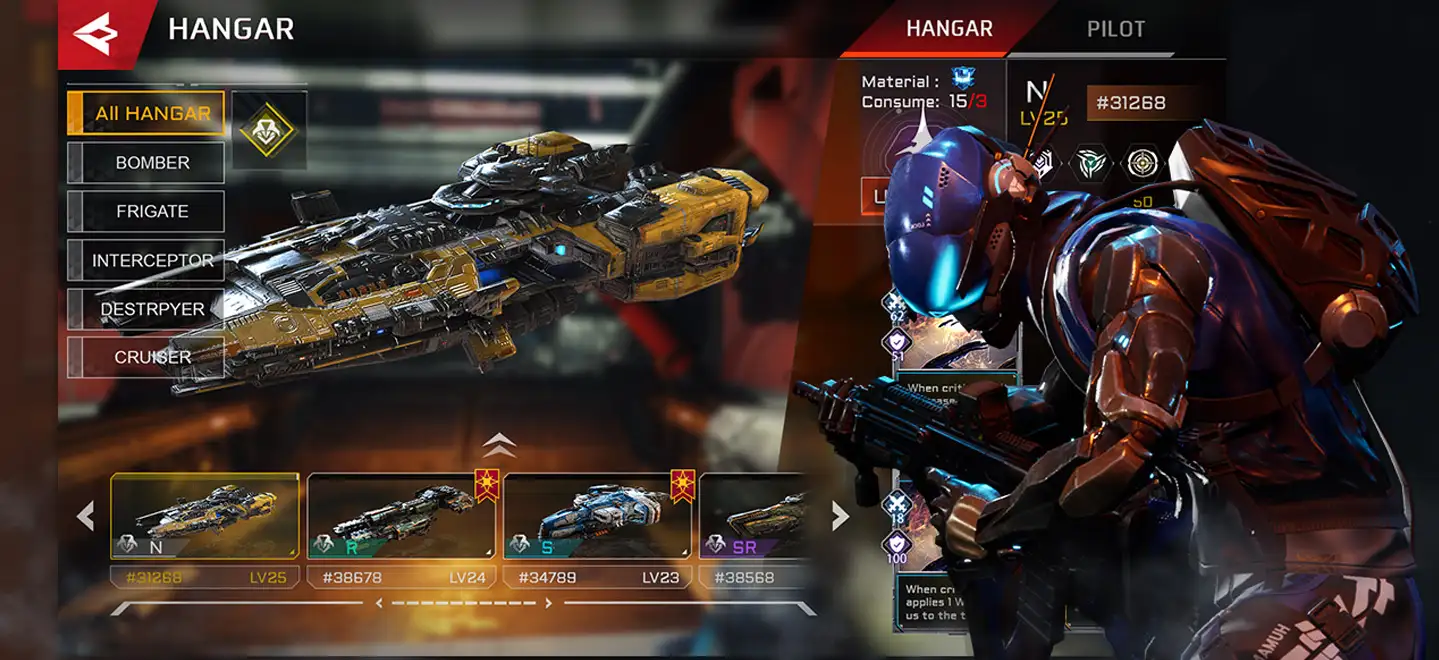Show next ships with right arrow
This screenshot has width=1439, height=660.
(x=840, y=516)
